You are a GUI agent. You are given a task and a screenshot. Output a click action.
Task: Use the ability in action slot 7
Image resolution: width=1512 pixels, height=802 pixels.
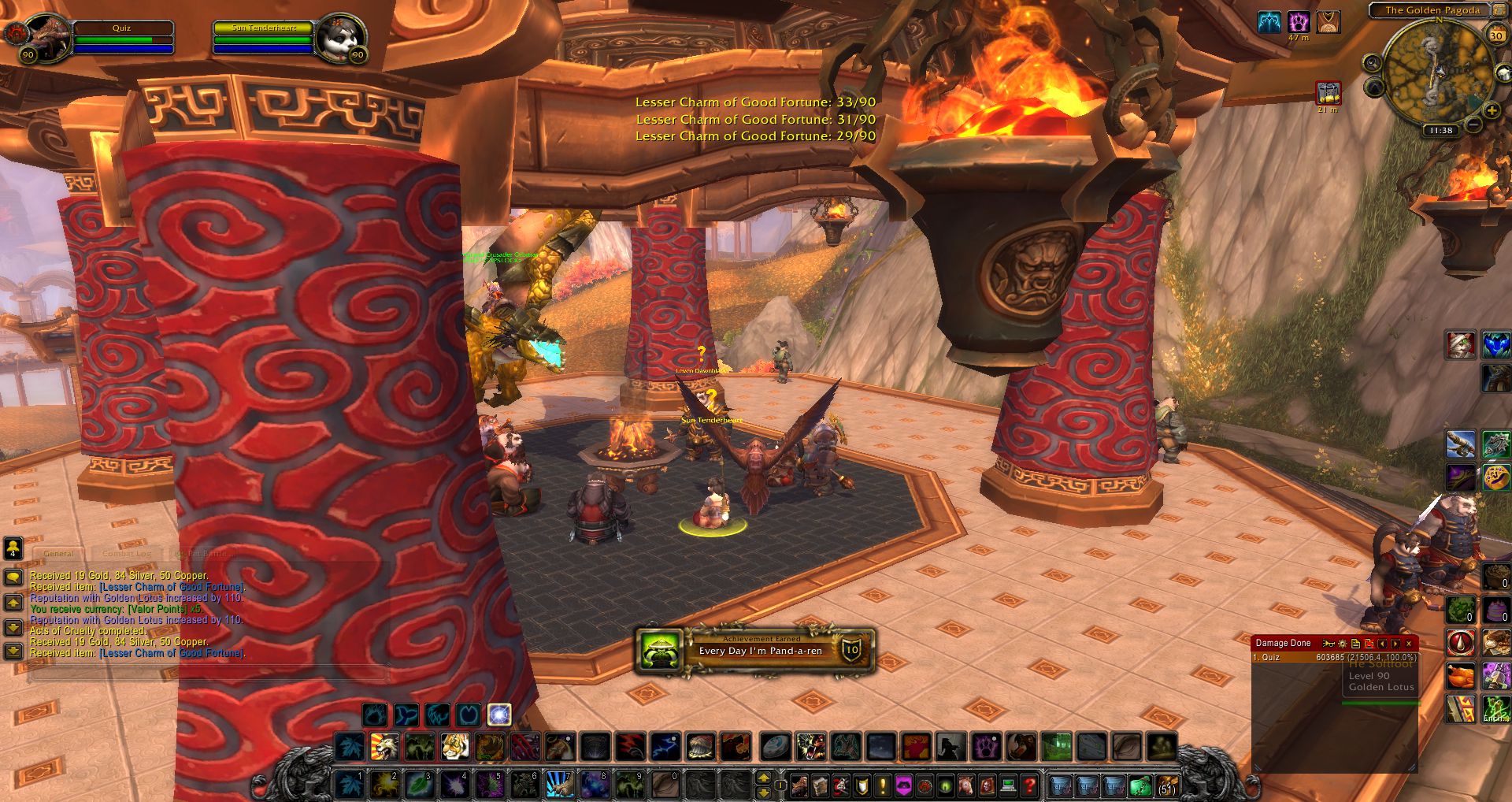[559, 785]
